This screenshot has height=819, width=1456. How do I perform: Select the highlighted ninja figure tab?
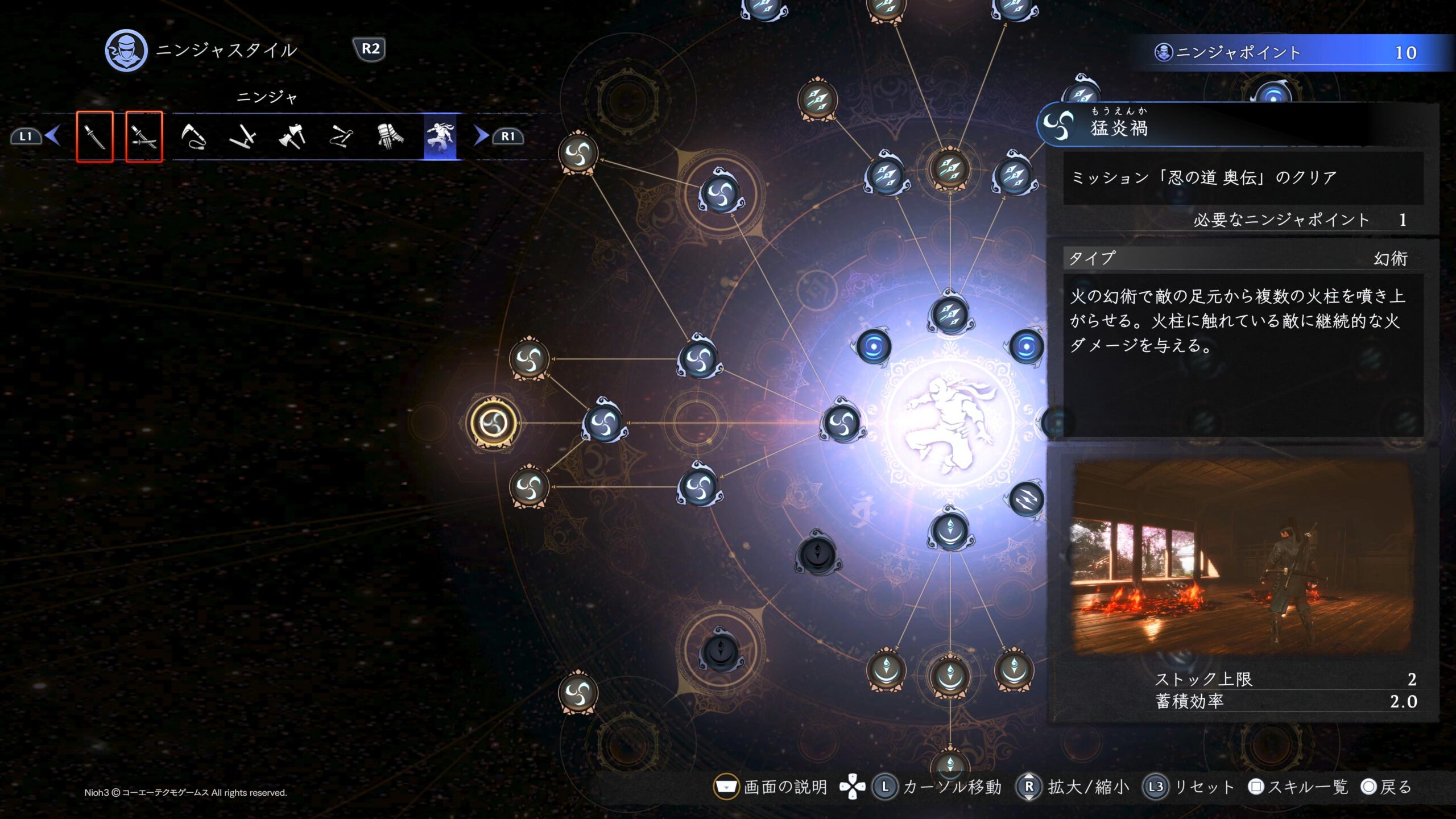click(440, 136)
